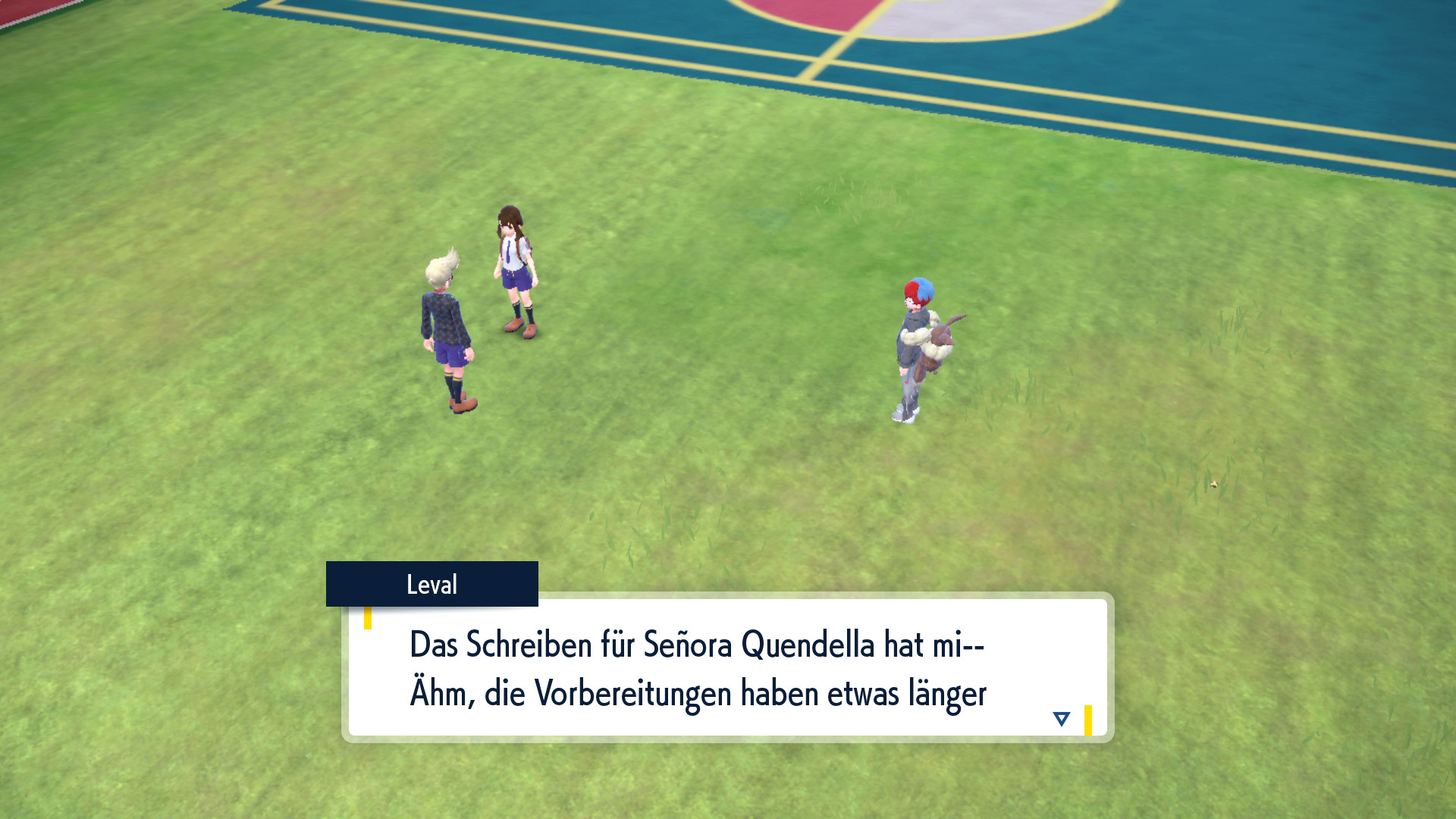Click the second line of dialogue text
1456x819 pixels.
(x=698, y=690)
